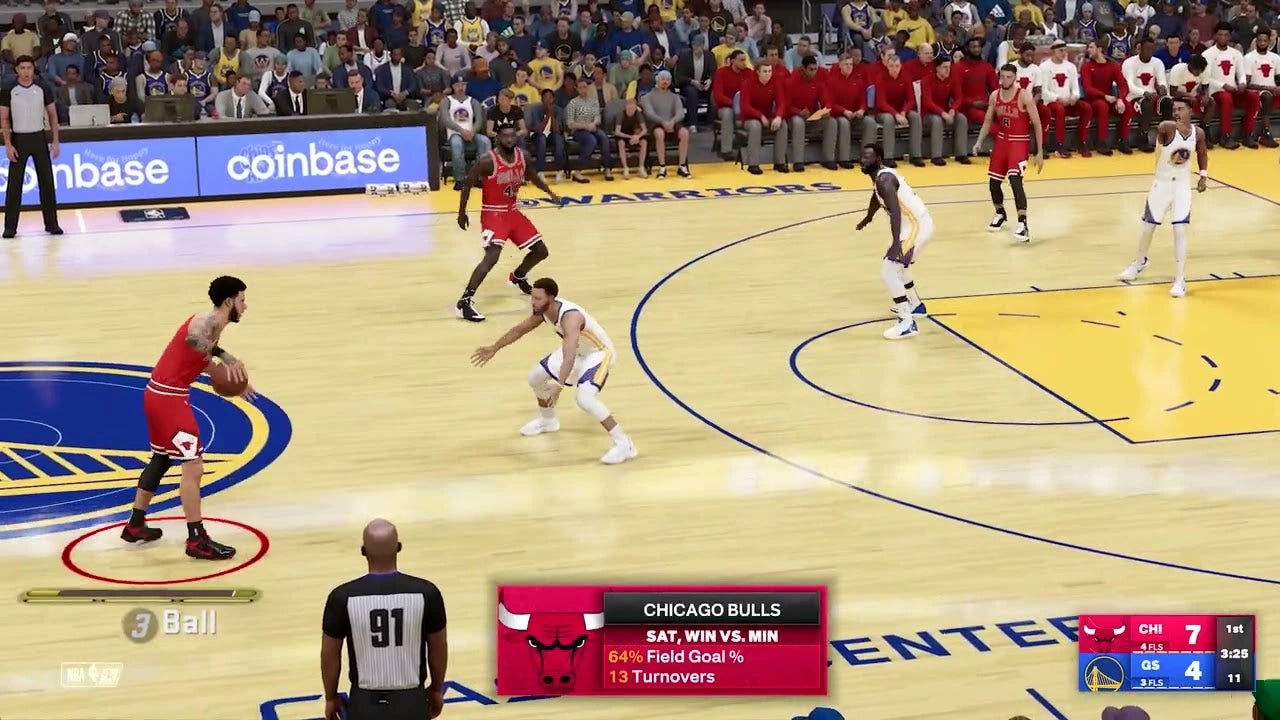This screenshot has width=1280, height=720.
Task: Toggle the '4 FLS' fouls indicator for Chicago
Action: pyautogui.click(x=1150, y=647)
